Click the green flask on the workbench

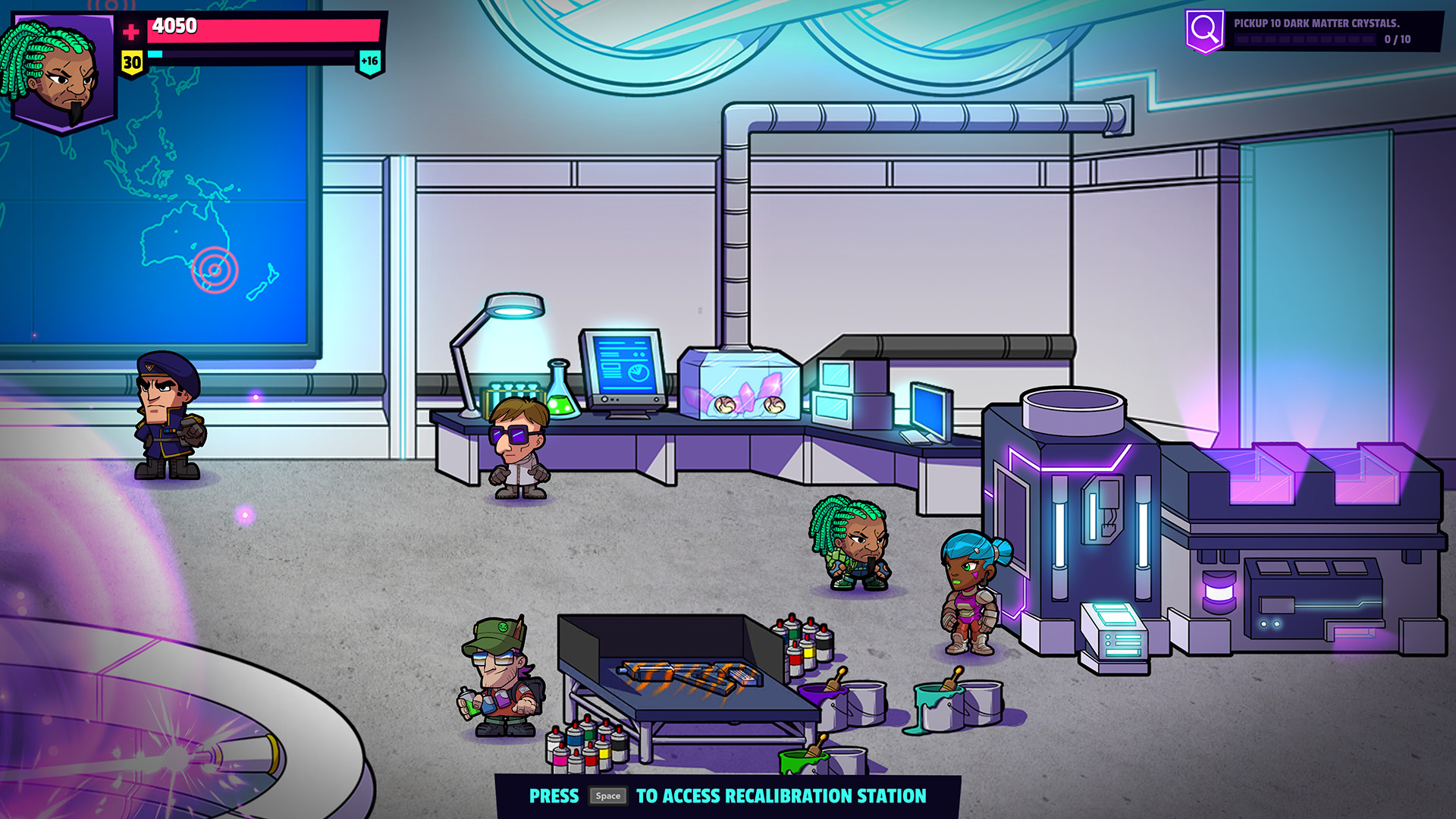[560, 389]
